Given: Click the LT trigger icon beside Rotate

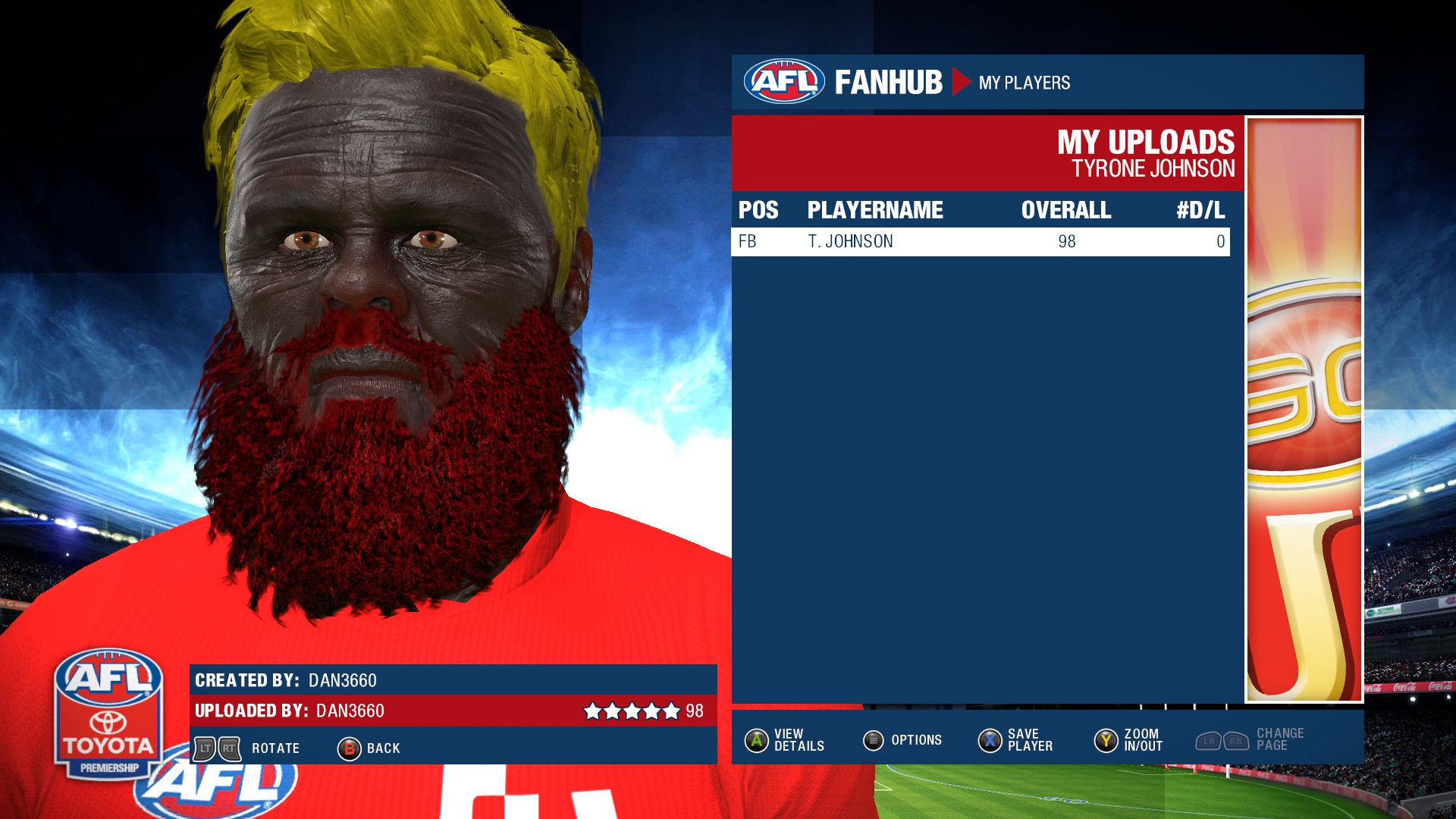Looking at the screenshot, I should 206,748.
